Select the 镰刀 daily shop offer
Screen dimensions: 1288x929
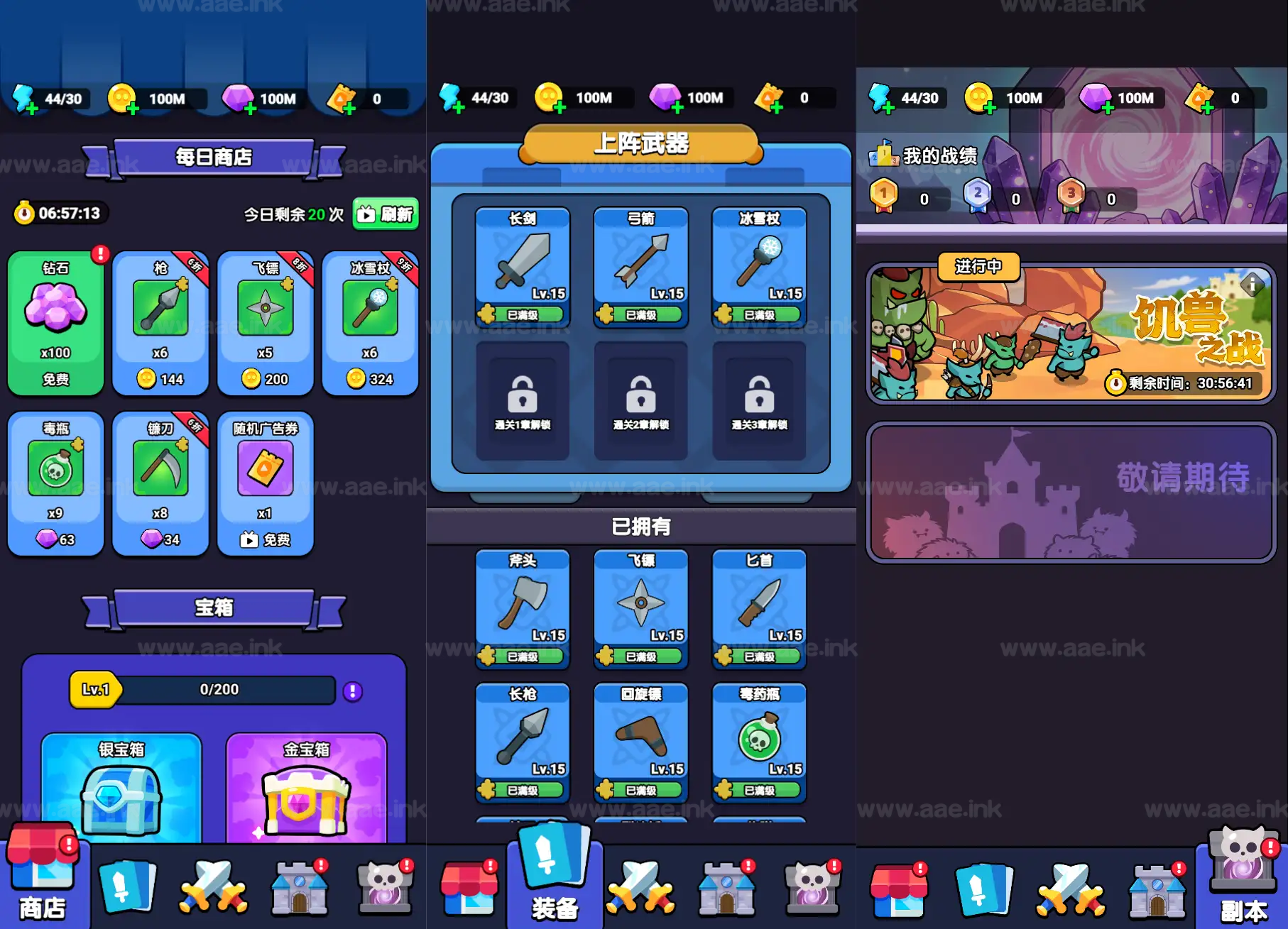[160, 483]
